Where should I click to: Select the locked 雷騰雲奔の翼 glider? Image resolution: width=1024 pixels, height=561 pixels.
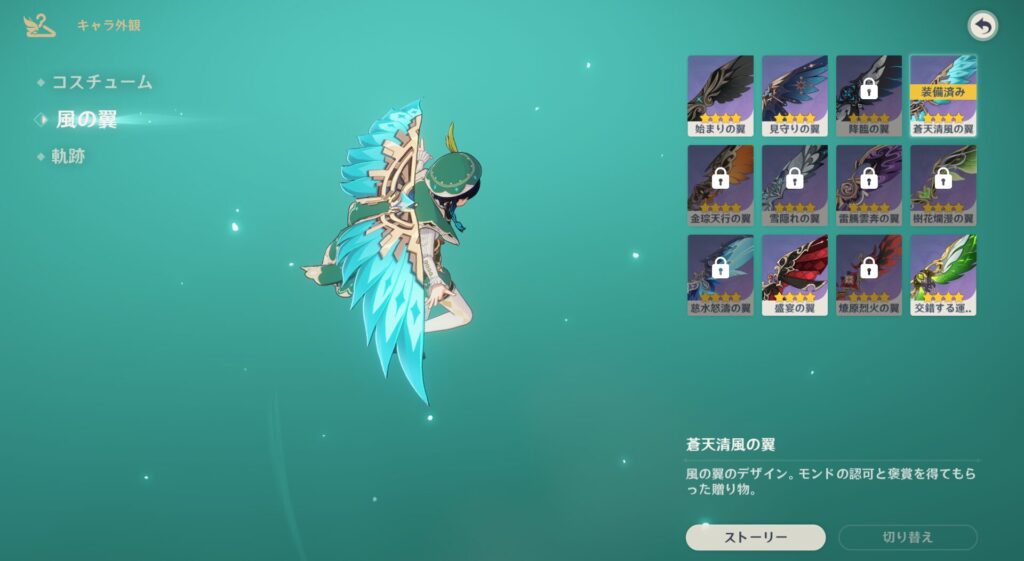click(869, 185)
